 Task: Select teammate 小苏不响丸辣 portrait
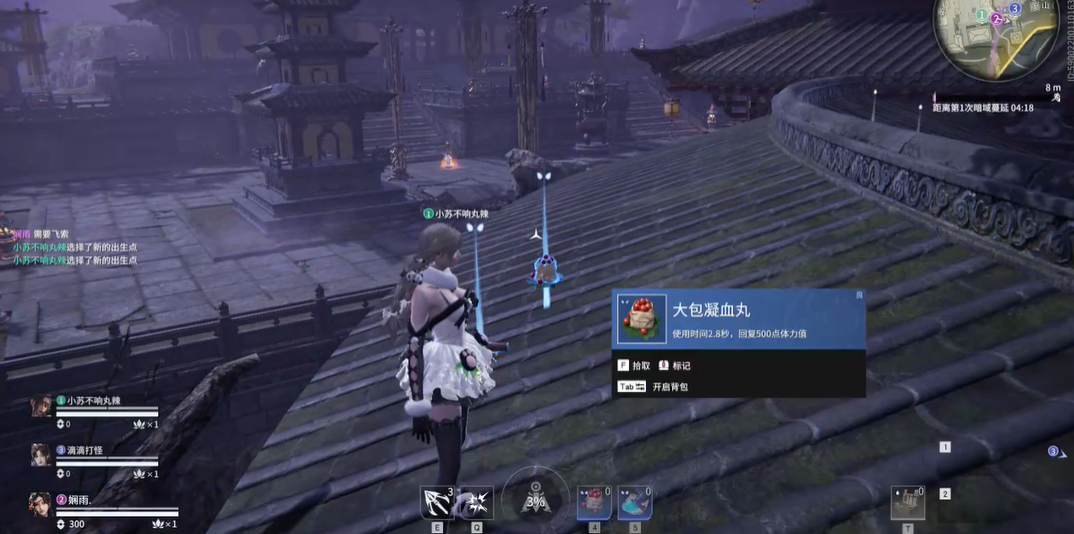pos(41,406)
